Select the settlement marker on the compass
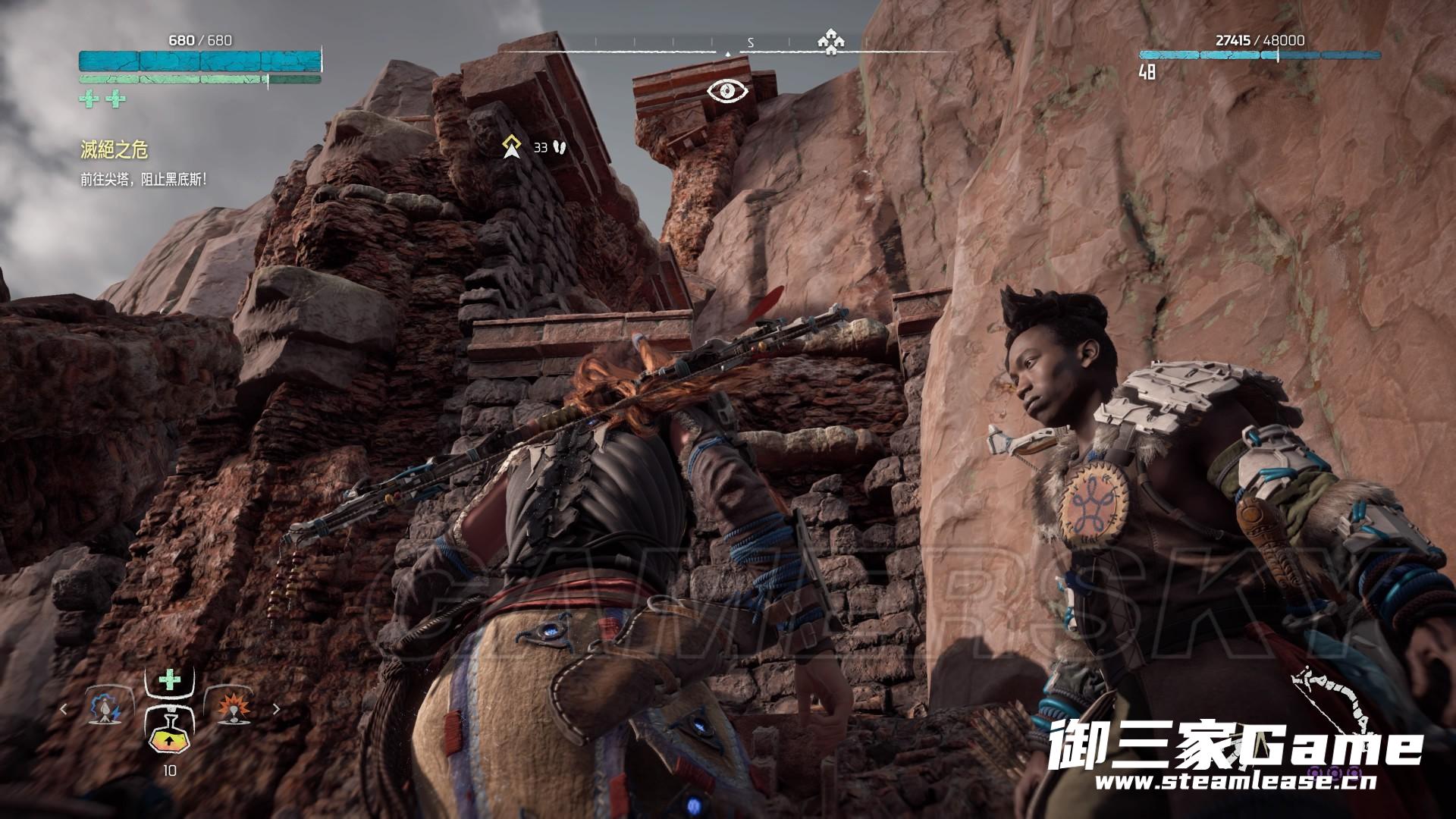The height and width of the screenshot is (819, 1456). (830, 42)
